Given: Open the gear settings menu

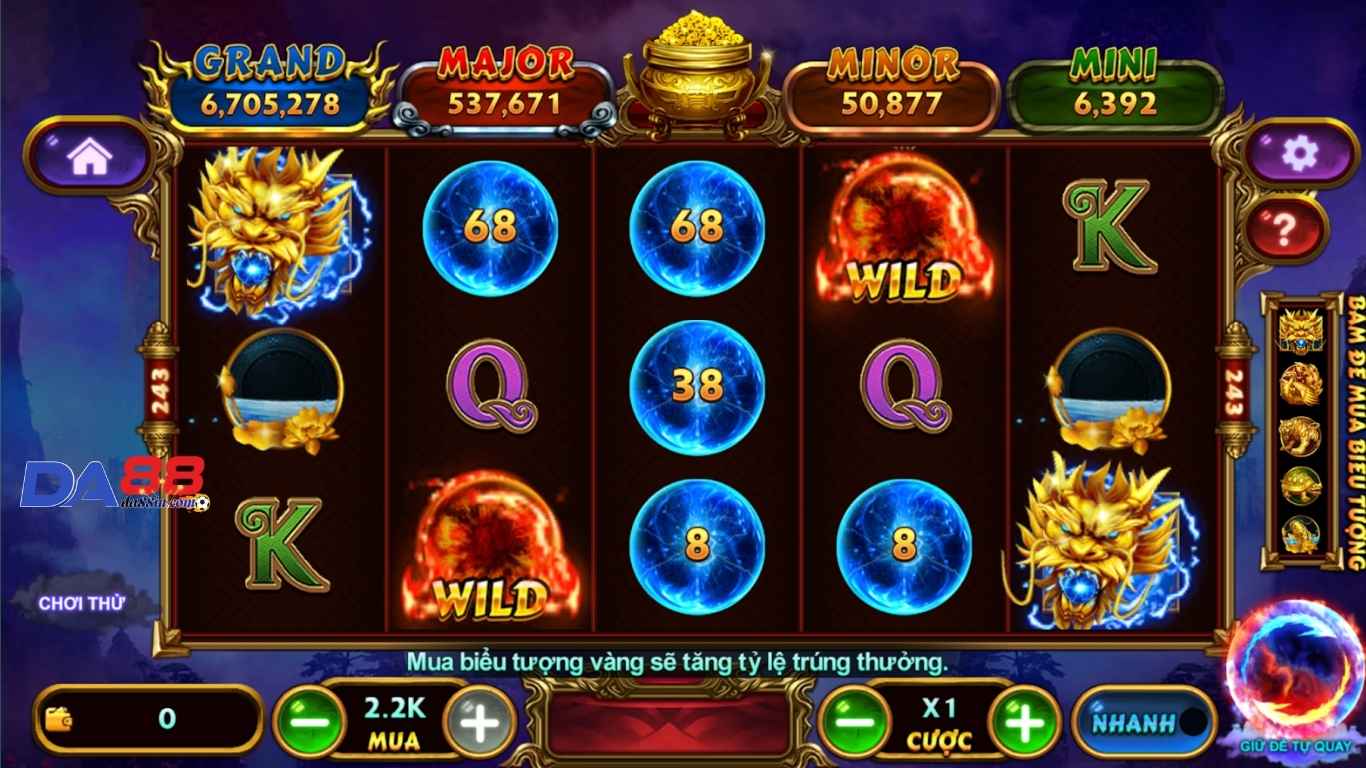Looking at the screenshot, I should [x=1299, y=153].
